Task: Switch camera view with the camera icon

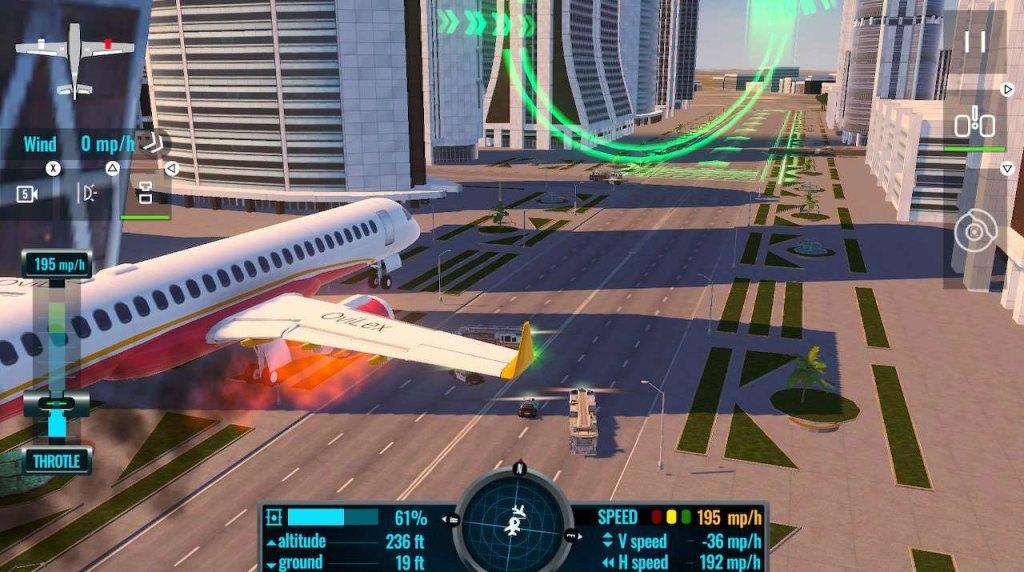Action: click(x=27, y=194)
